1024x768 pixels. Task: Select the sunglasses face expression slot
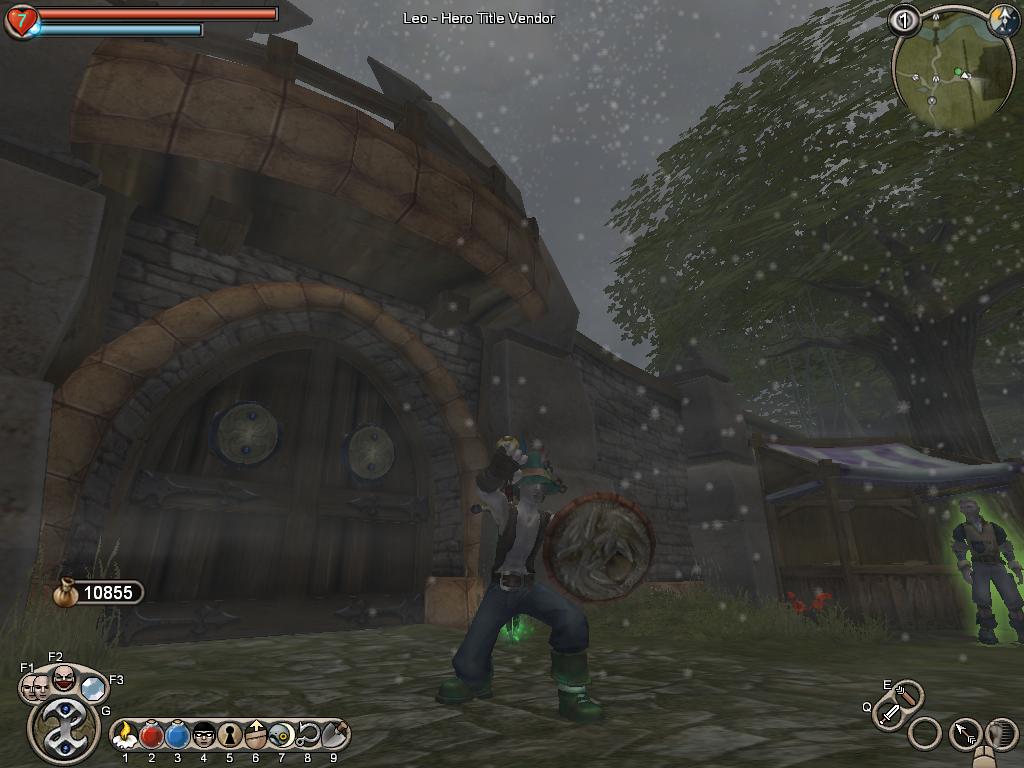click(x=204, y=736)
